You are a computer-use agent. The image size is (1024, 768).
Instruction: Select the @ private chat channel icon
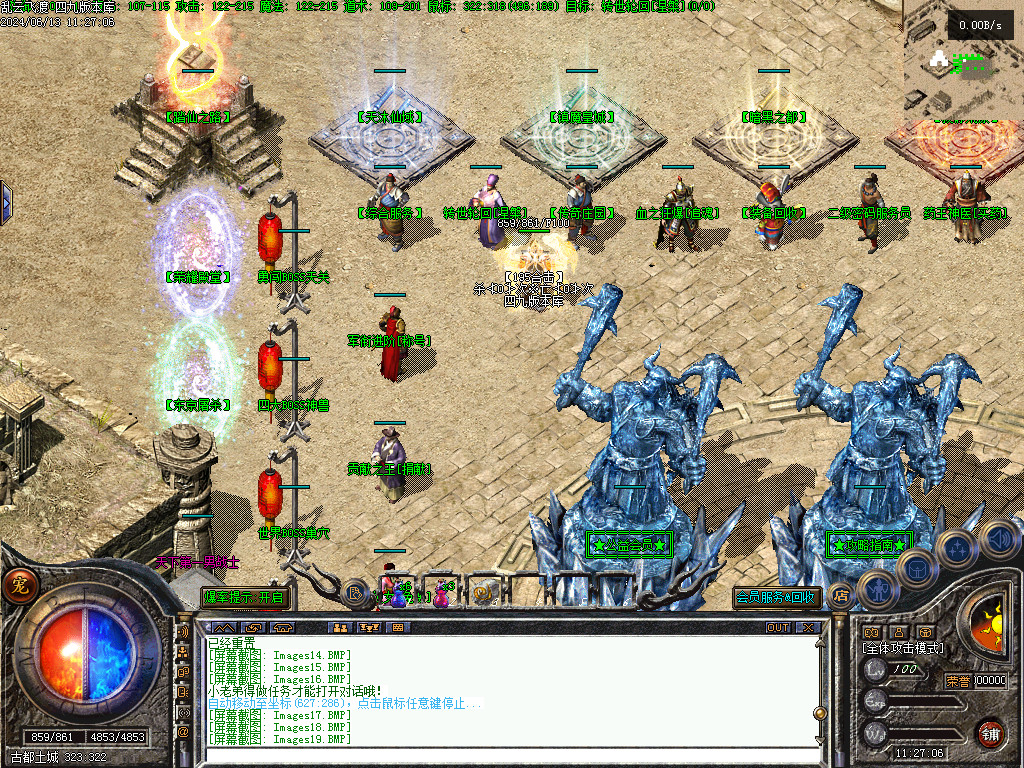coord(183,731)
